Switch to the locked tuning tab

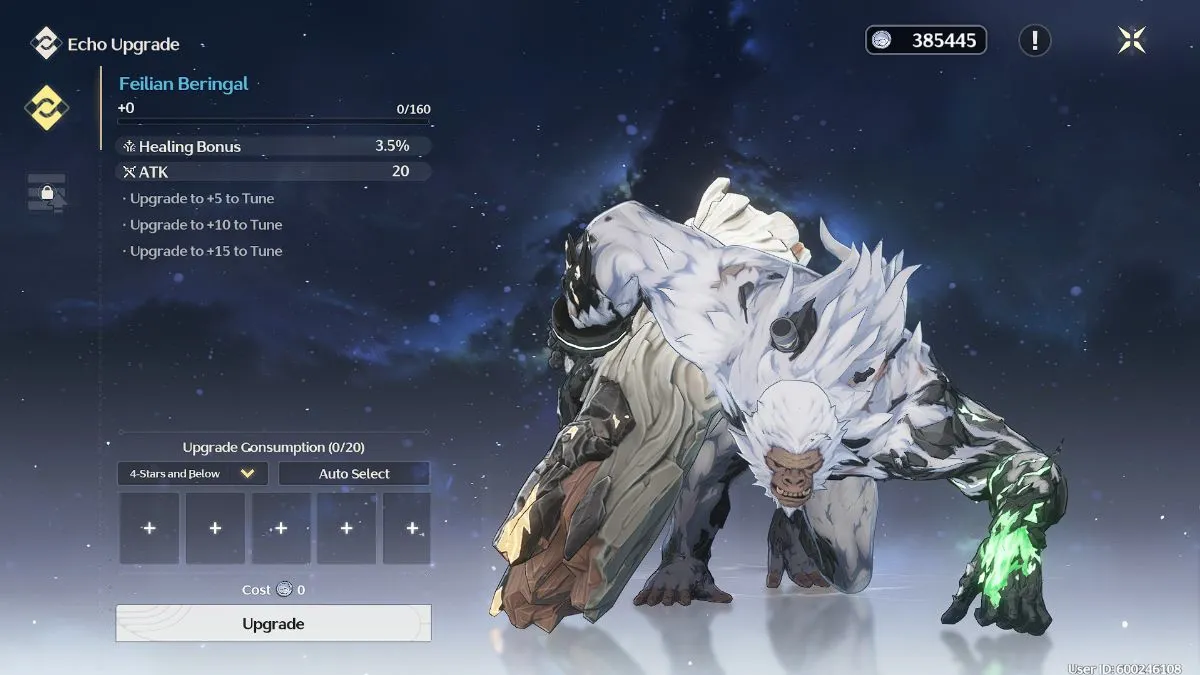click(x=46, y=192)
